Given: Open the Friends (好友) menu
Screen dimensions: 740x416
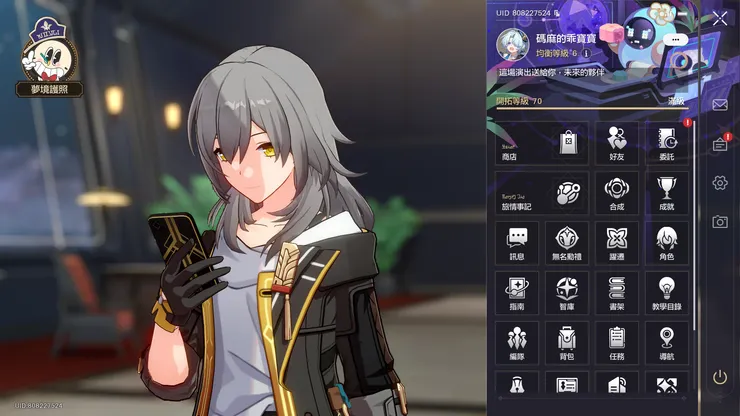Looking at the screenshot, I should [617, 143].
